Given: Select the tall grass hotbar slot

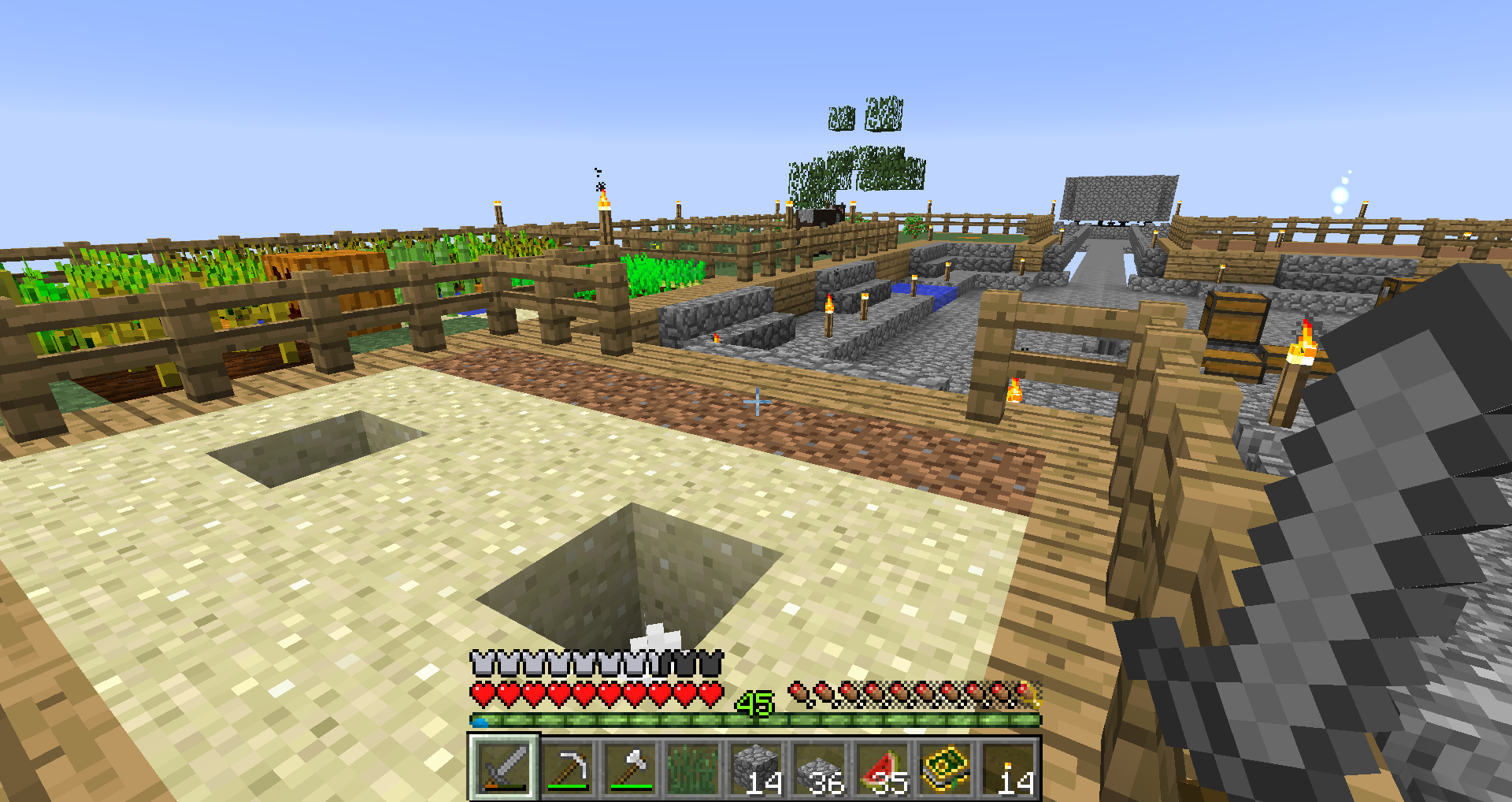Looking at the screenshot, I should pyautogui.click(x=693, y=767).
